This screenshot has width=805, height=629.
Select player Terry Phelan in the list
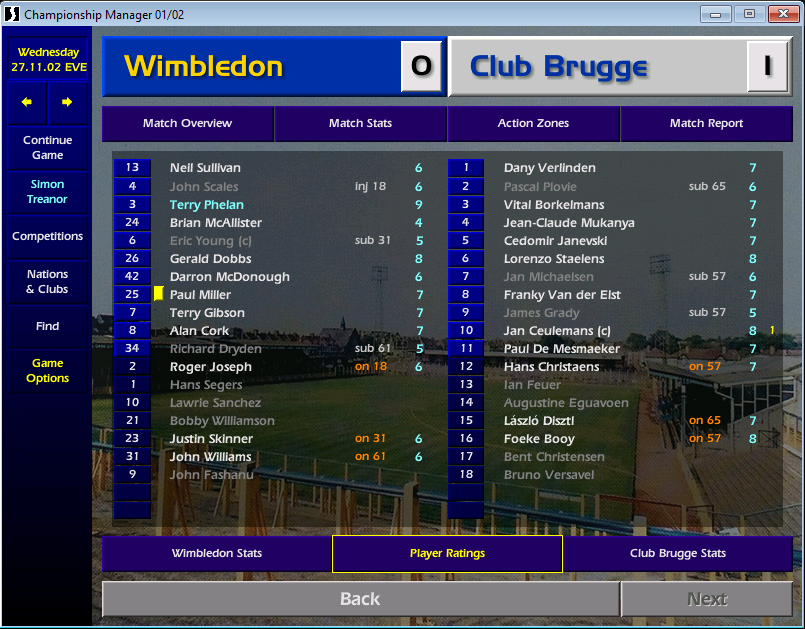206,205
